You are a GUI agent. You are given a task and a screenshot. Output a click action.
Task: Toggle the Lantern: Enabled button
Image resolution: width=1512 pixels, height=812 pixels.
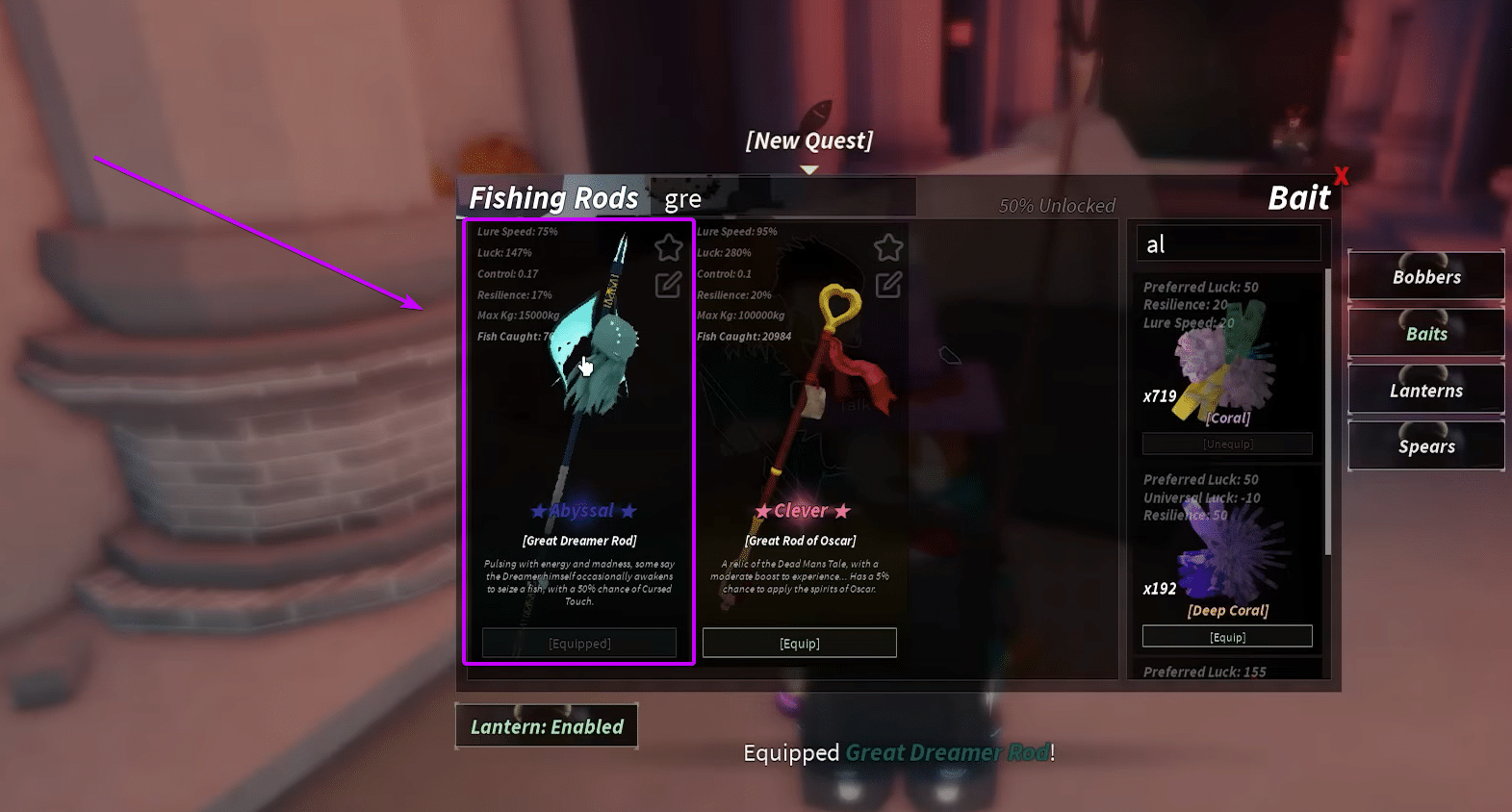click(547, 726)
